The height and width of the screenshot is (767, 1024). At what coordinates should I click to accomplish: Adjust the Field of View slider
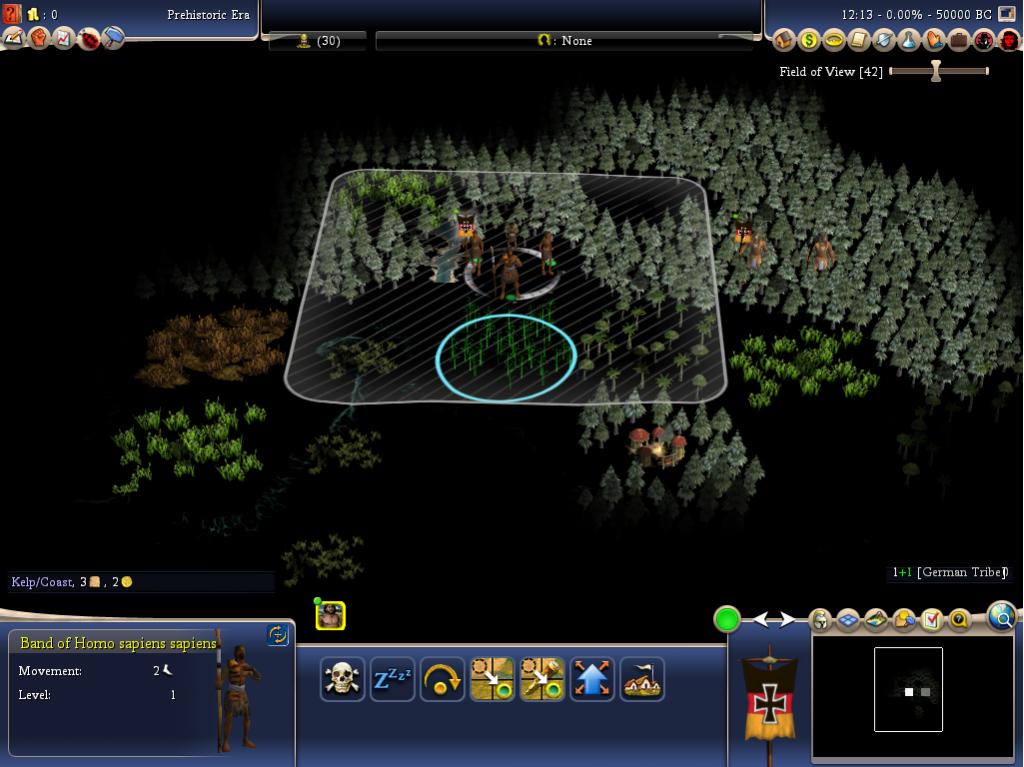tap(936, 71)
